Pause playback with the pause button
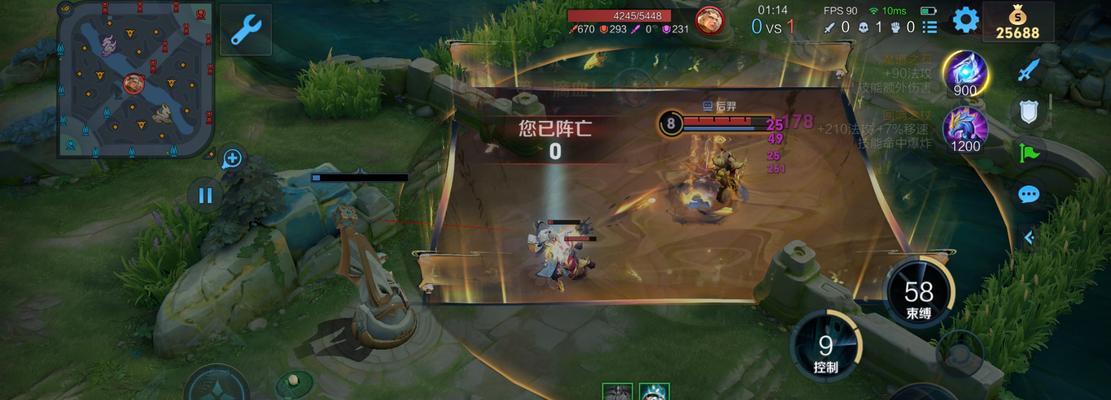1111x400 pixels. coord(205,195)
